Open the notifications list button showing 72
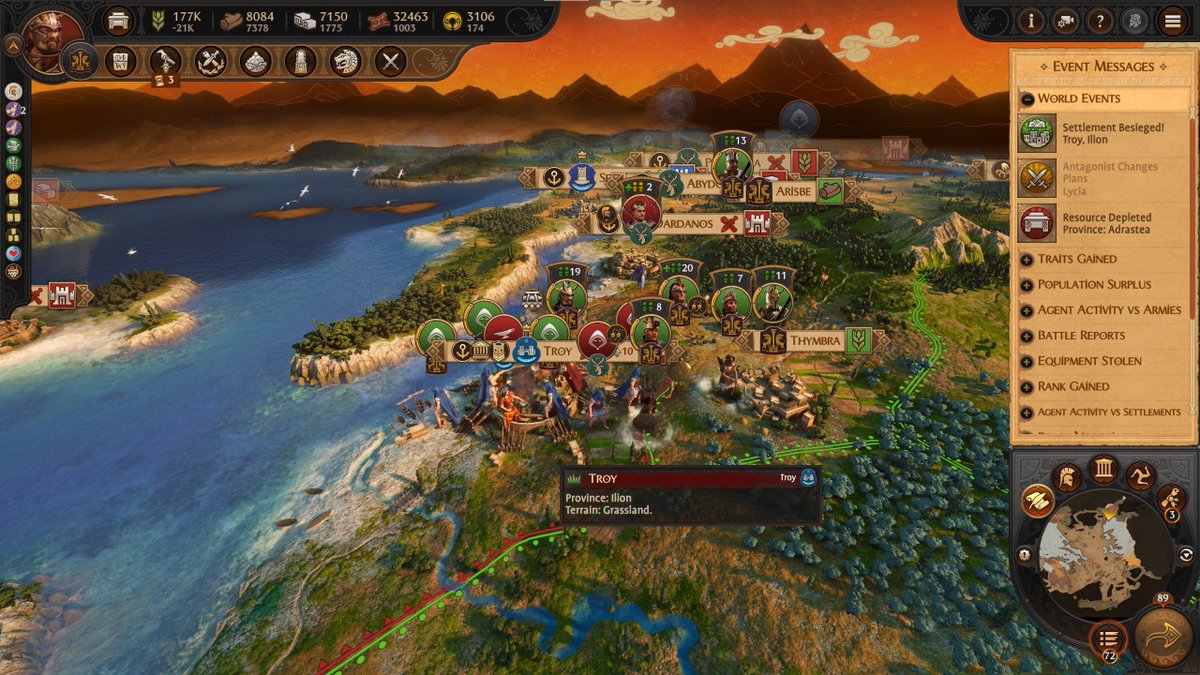The width and height of the screenshot is (1200, 675). tap(1107, 636)
